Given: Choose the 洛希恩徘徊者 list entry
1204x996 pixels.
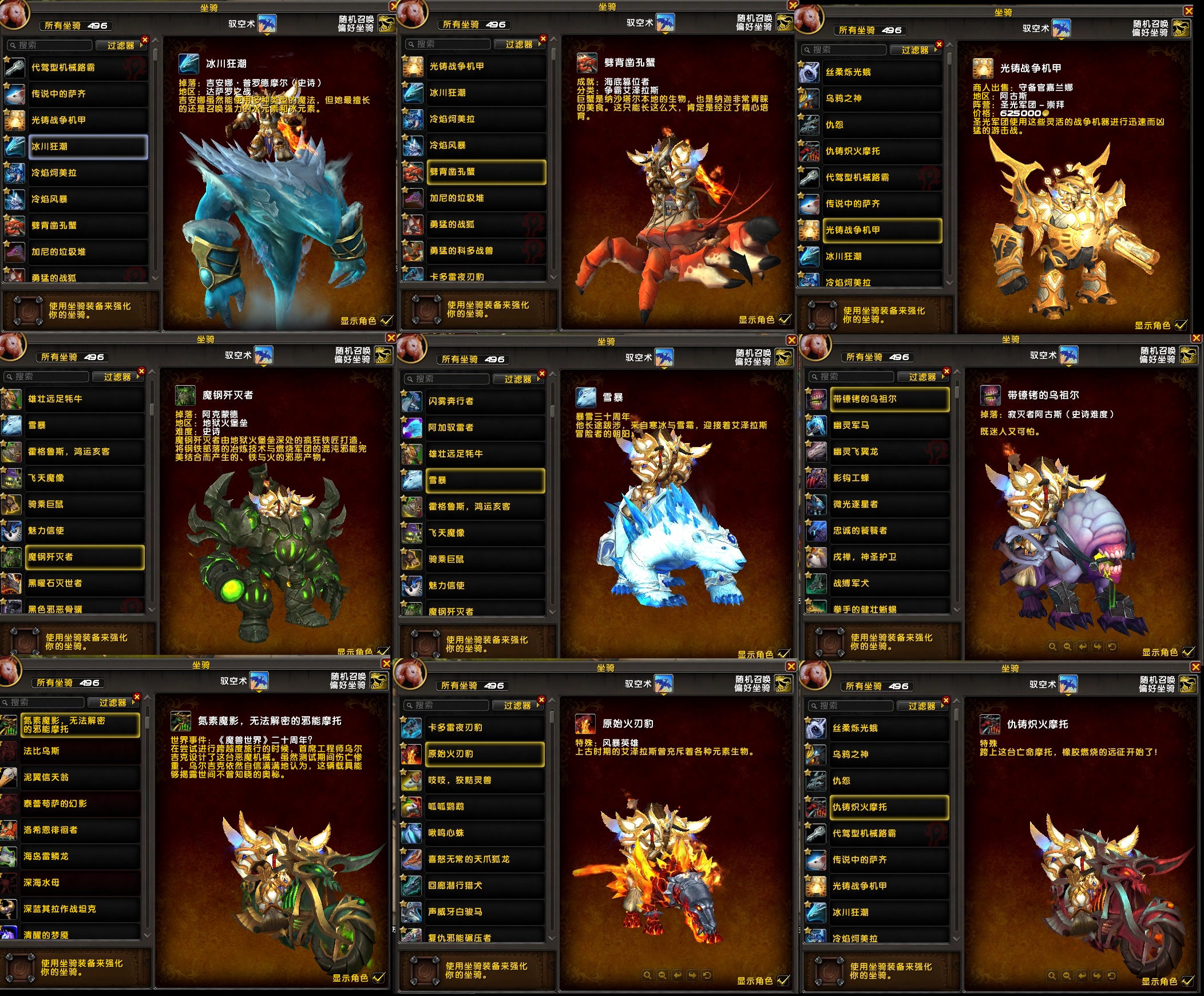Looking at the screenshot, I should click(80, 831).
